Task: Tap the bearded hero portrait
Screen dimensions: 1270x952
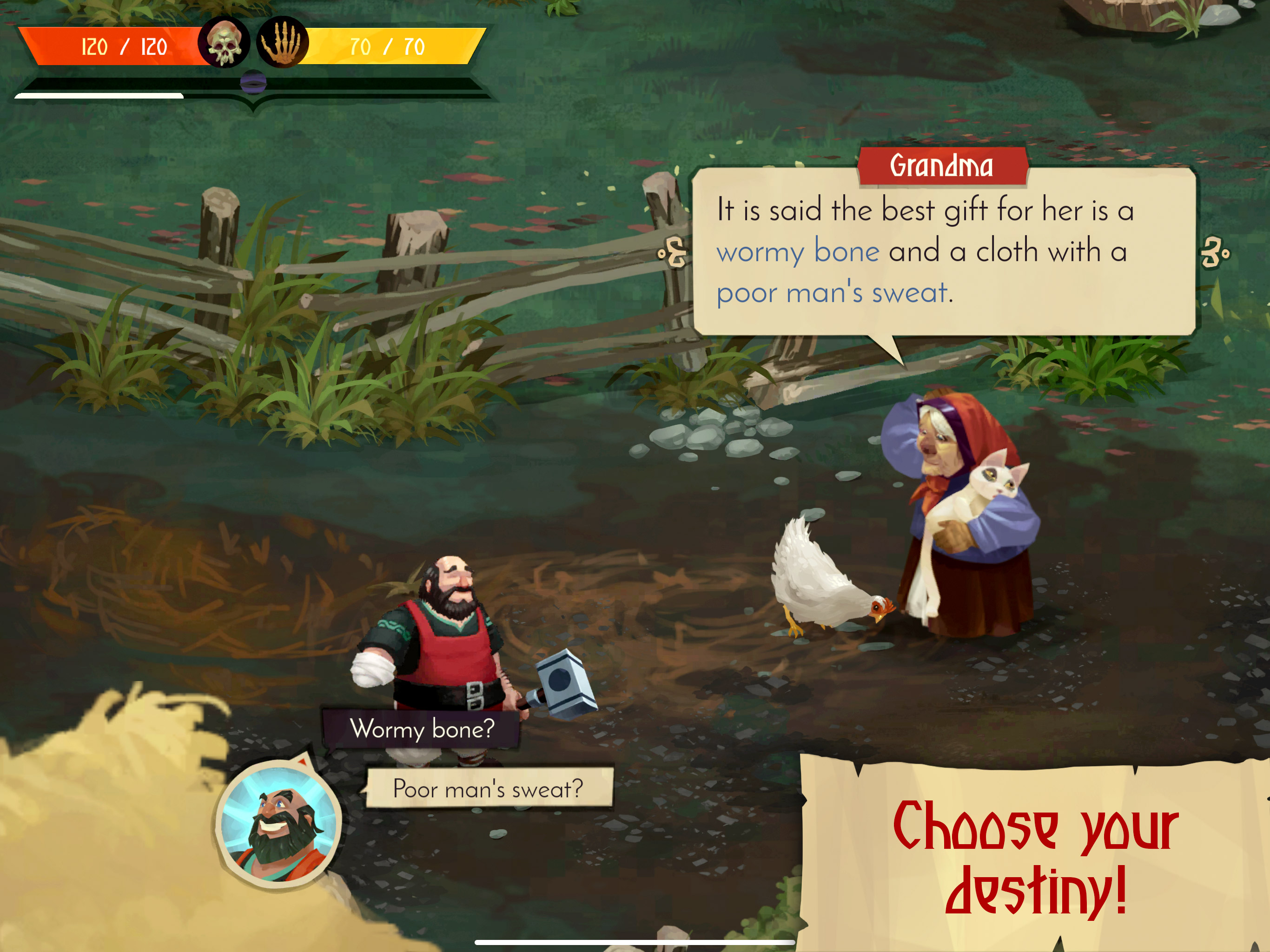Action: tap(279, 825)
